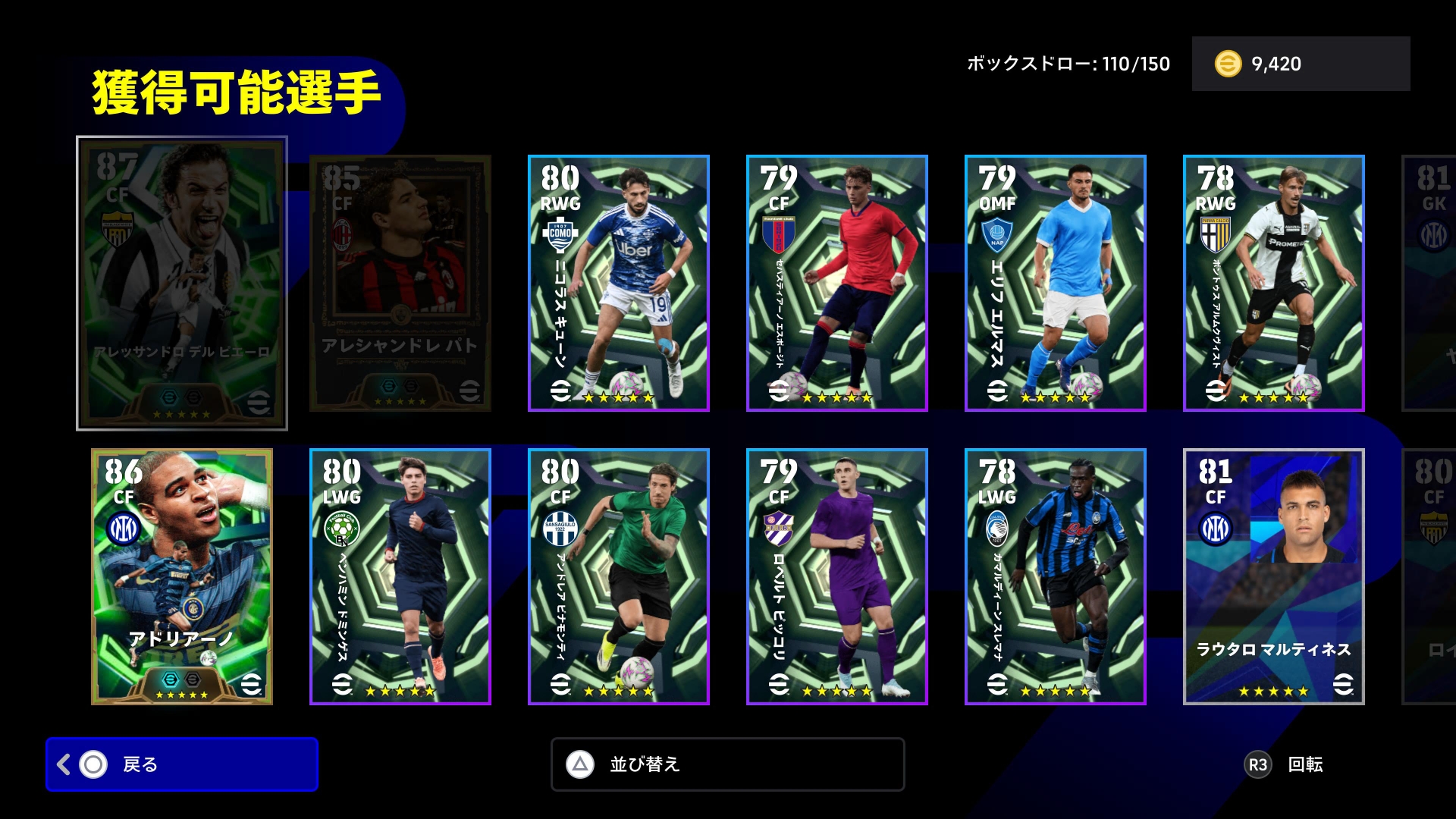
Task: Pick the 80 LWG player card
Action: coord(400,577)
